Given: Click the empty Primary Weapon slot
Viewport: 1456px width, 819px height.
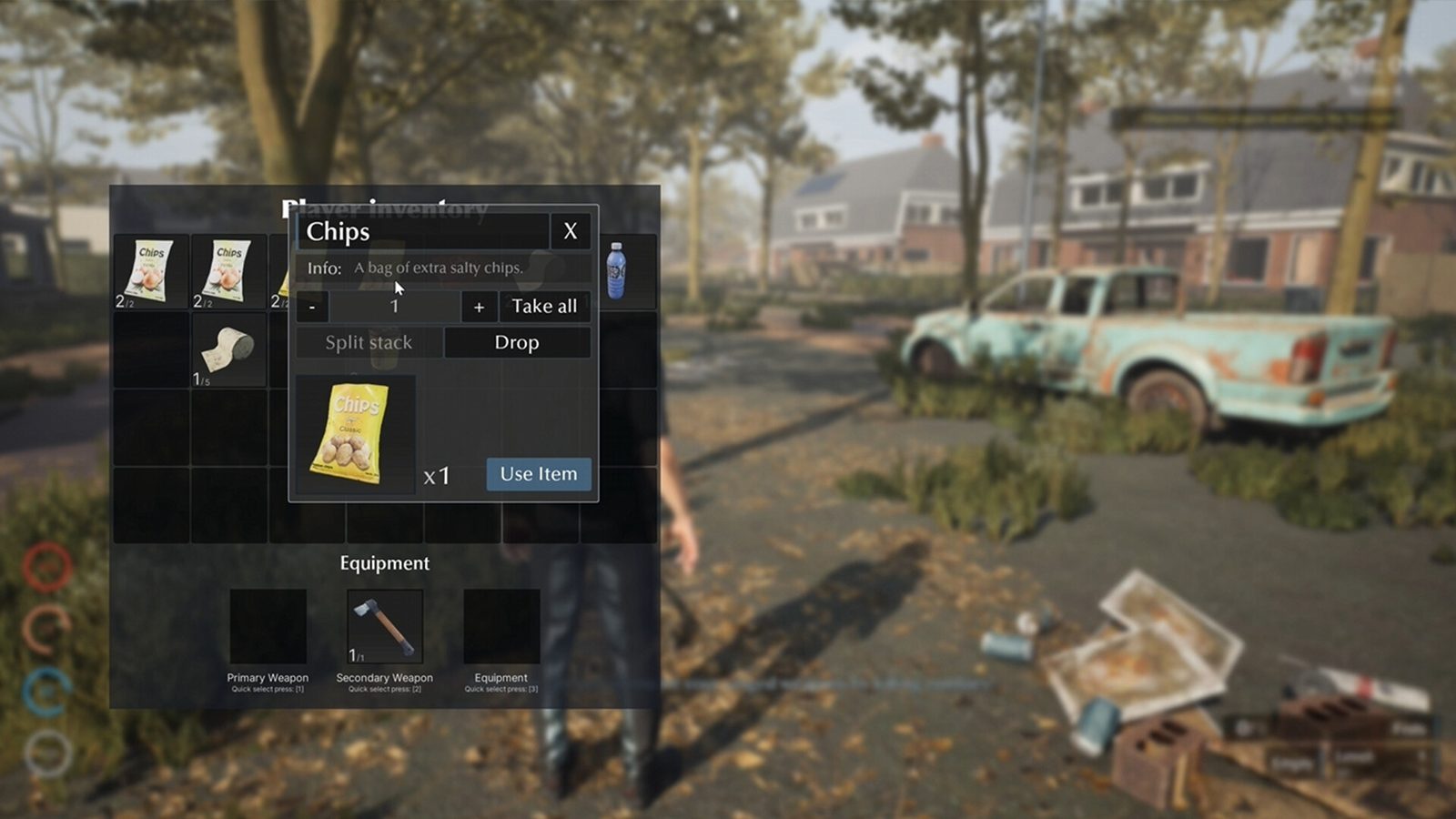Looking at the screenshot, I should (x=268, y=626).
